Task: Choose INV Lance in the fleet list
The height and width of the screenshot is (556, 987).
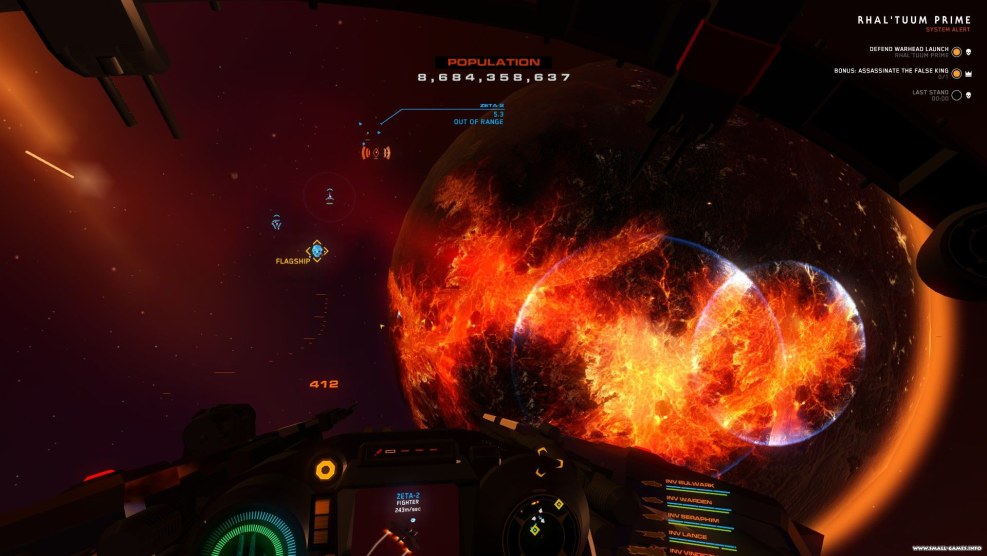Action: click(x=690, y=536)
